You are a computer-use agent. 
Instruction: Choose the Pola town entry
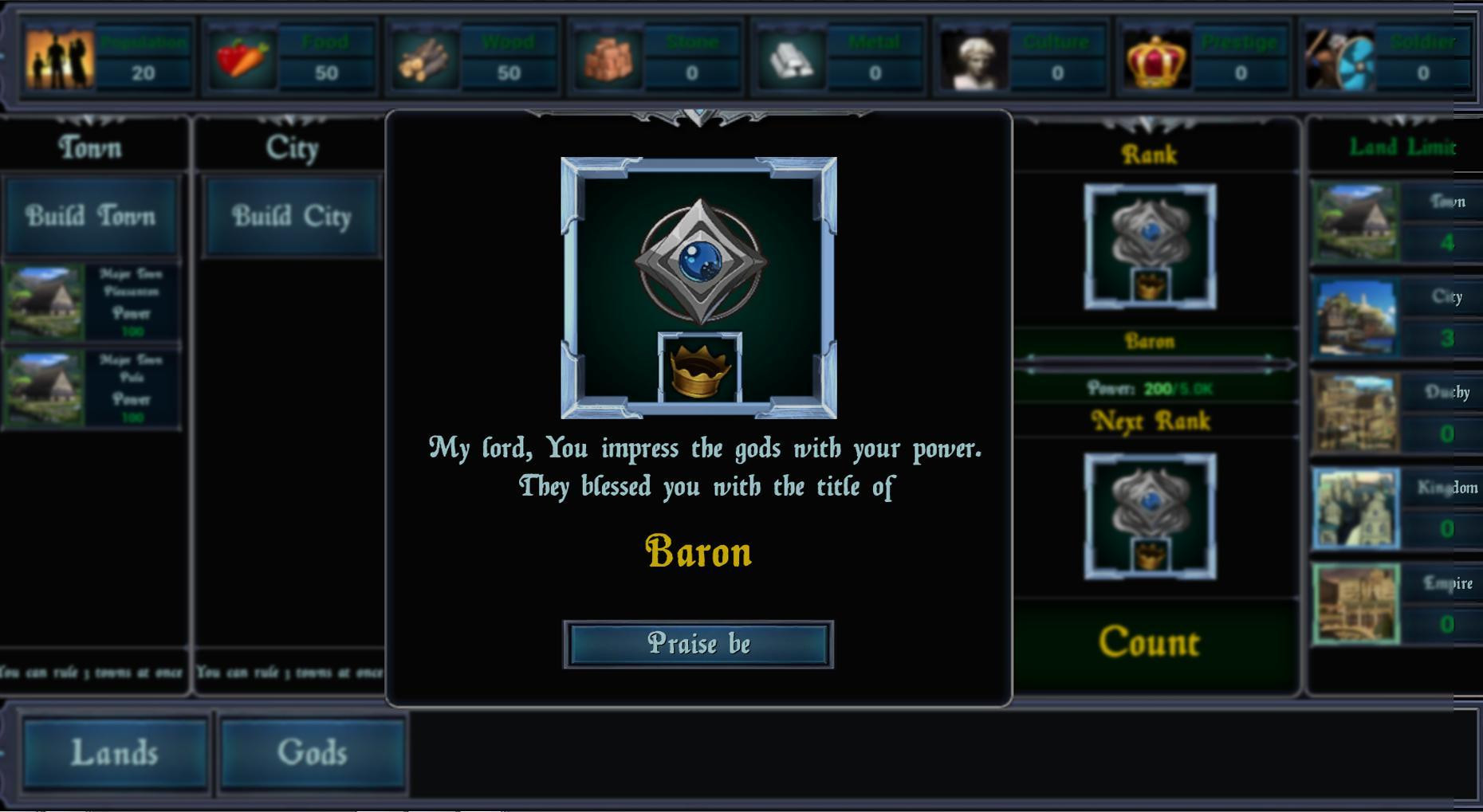91,389
